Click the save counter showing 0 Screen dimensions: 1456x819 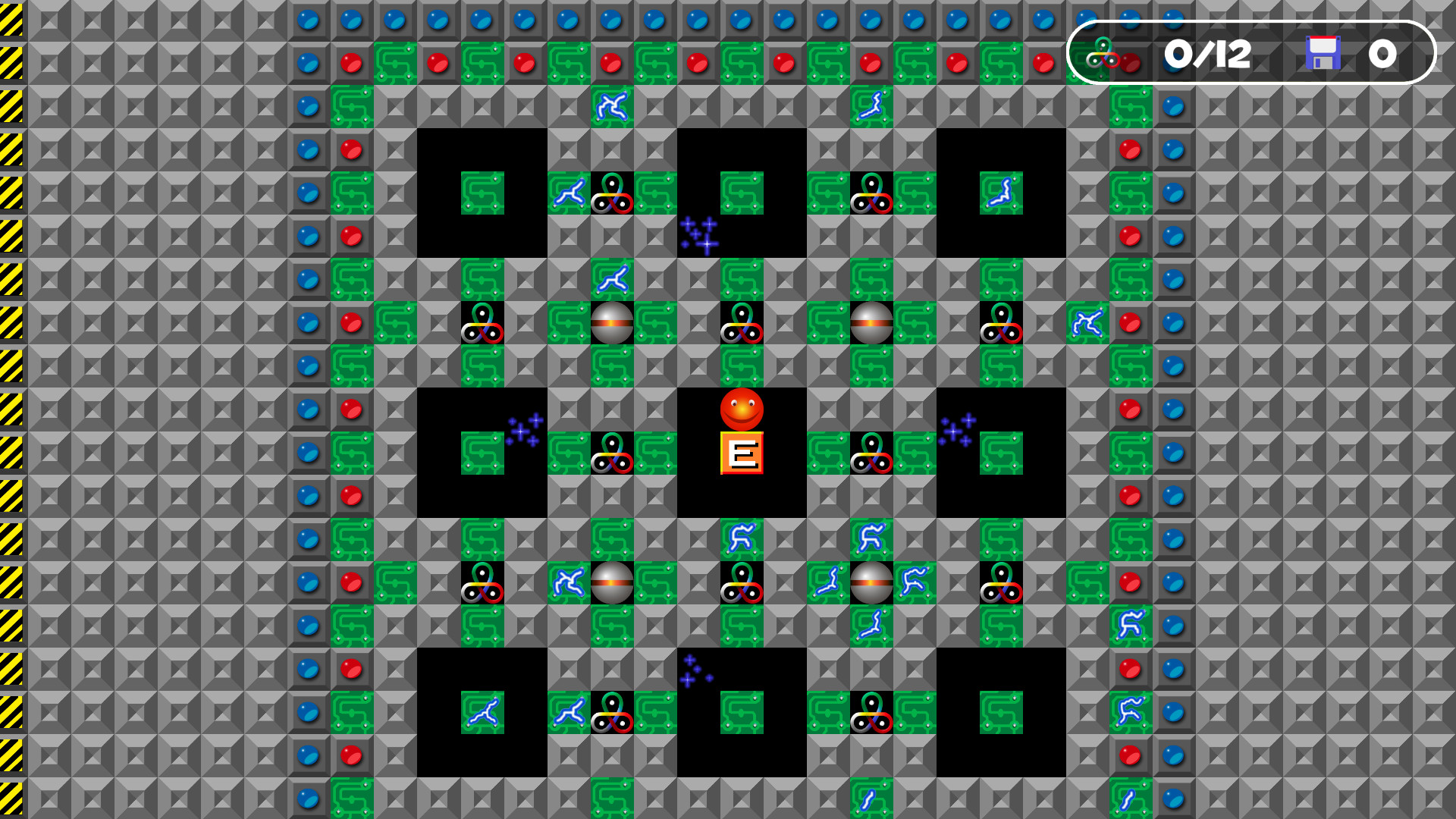click(1384, 54)
